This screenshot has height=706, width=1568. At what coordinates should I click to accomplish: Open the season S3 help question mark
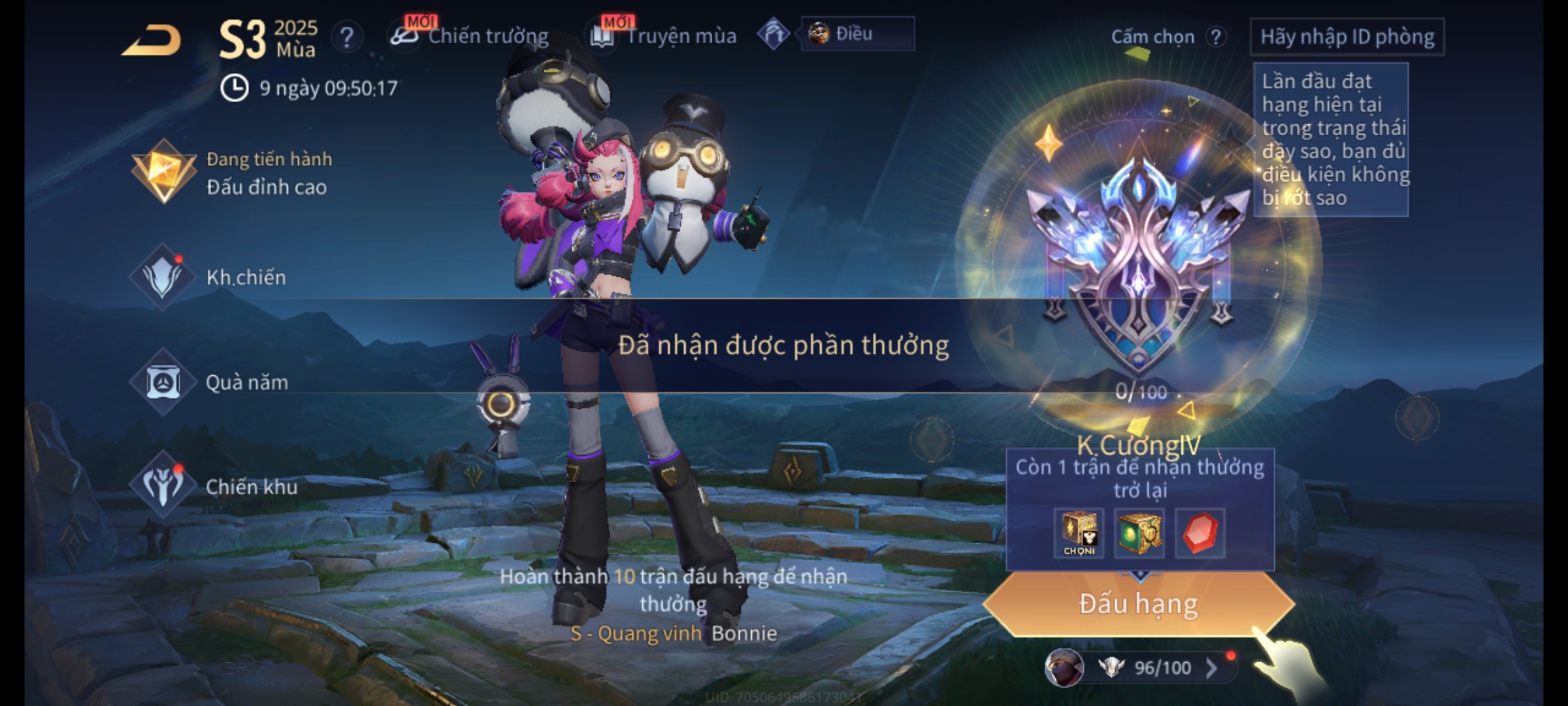tap(346, 37)
